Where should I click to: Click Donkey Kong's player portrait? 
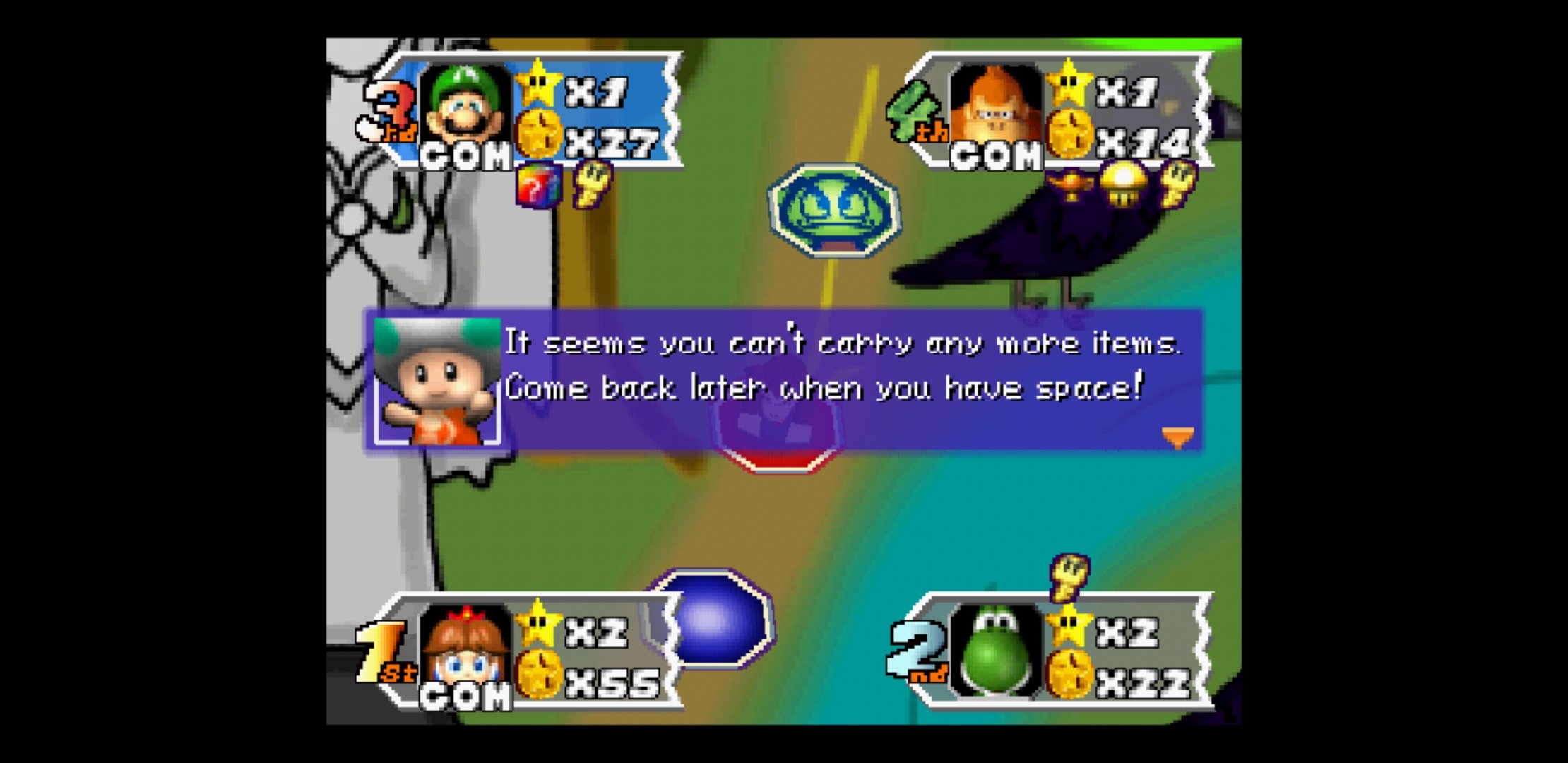(995, 105)
